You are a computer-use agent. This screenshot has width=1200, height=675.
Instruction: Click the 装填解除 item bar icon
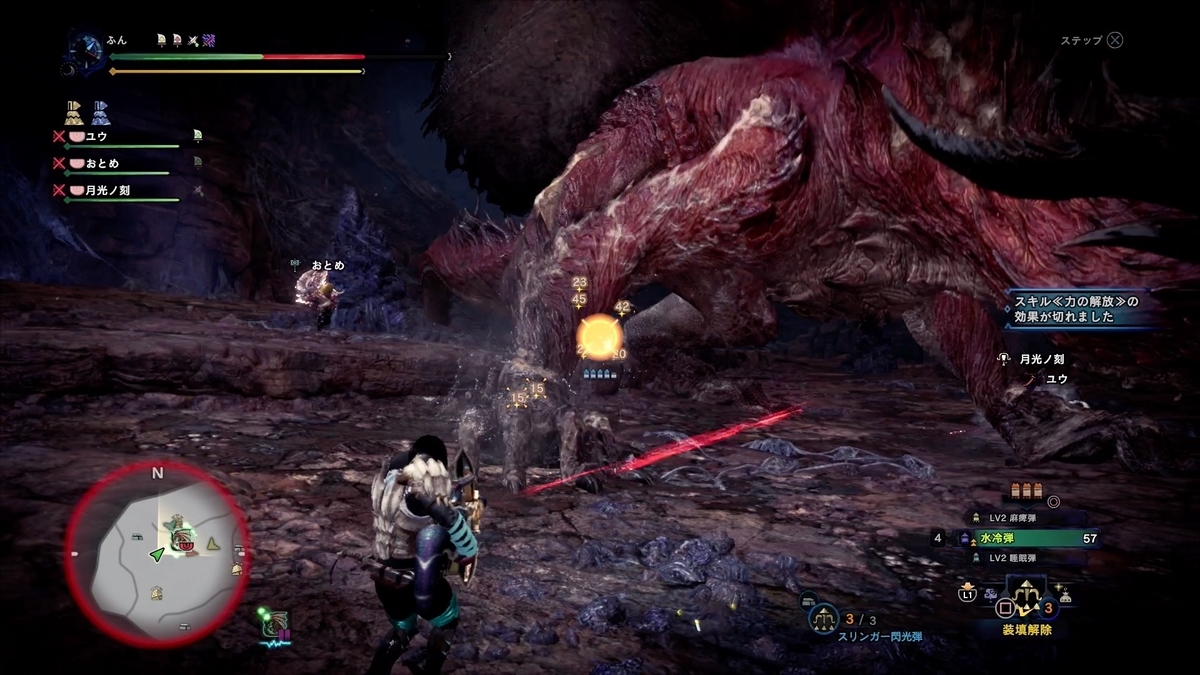[x=1025, y=603]
